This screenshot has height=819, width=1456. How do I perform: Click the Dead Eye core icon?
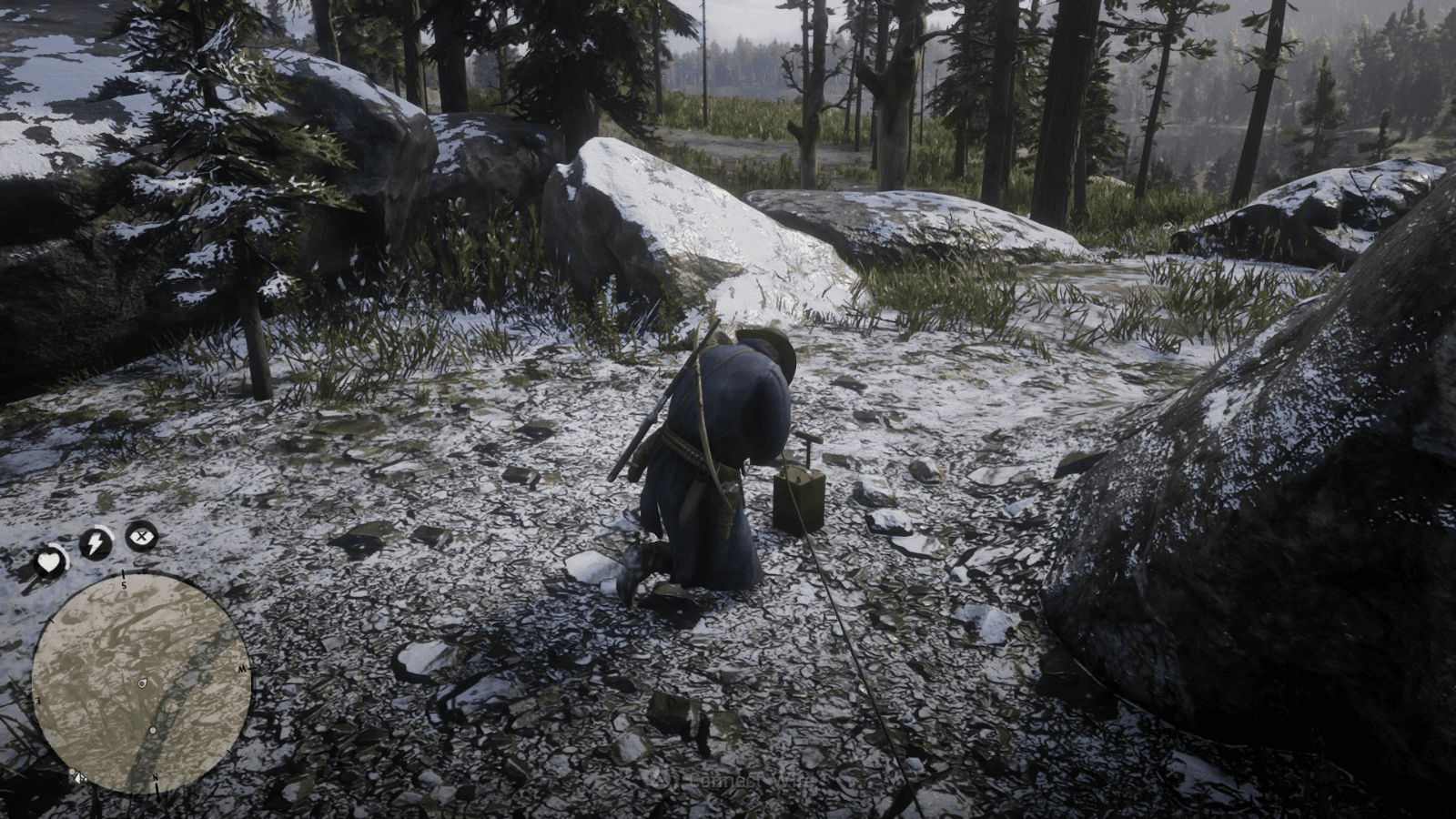coord(141,534)
